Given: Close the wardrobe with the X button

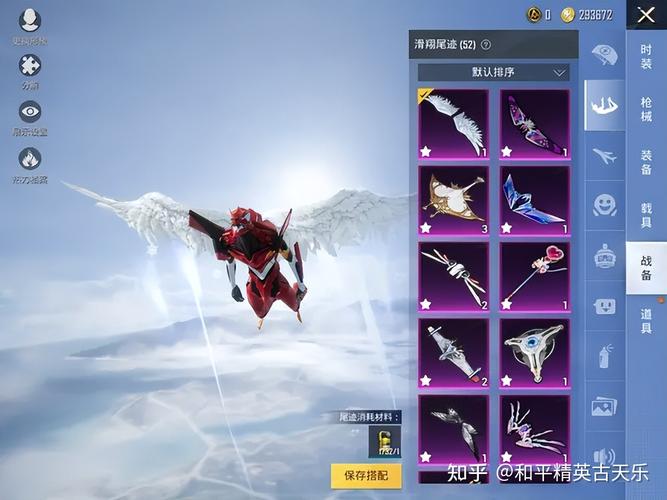Looking at the screenshot, I should 646,15.
